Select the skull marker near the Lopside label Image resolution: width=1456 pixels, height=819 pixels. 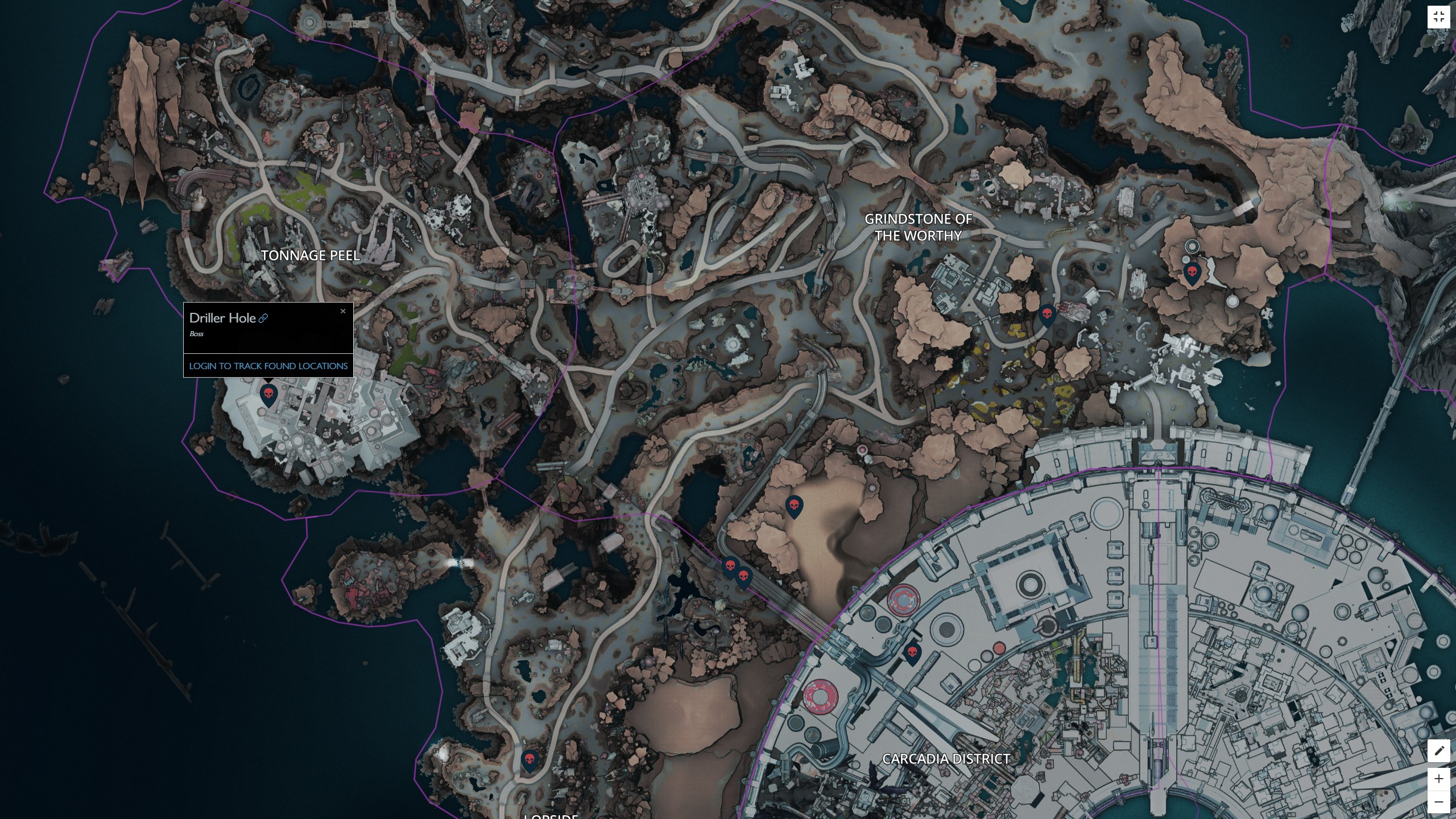click(x=530, y=758)
